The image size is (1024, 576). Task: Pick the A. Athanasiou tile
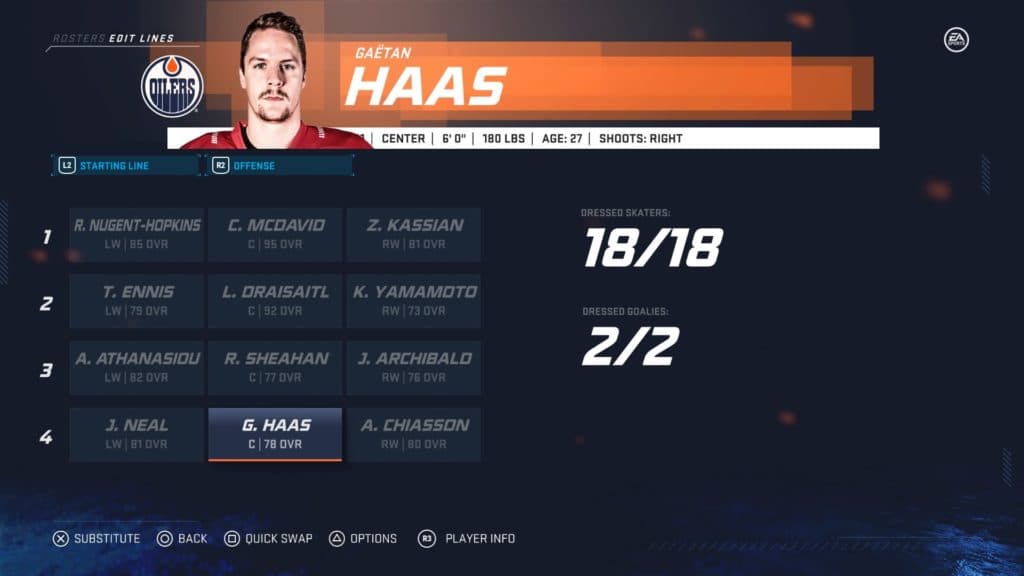coord(137,368)
